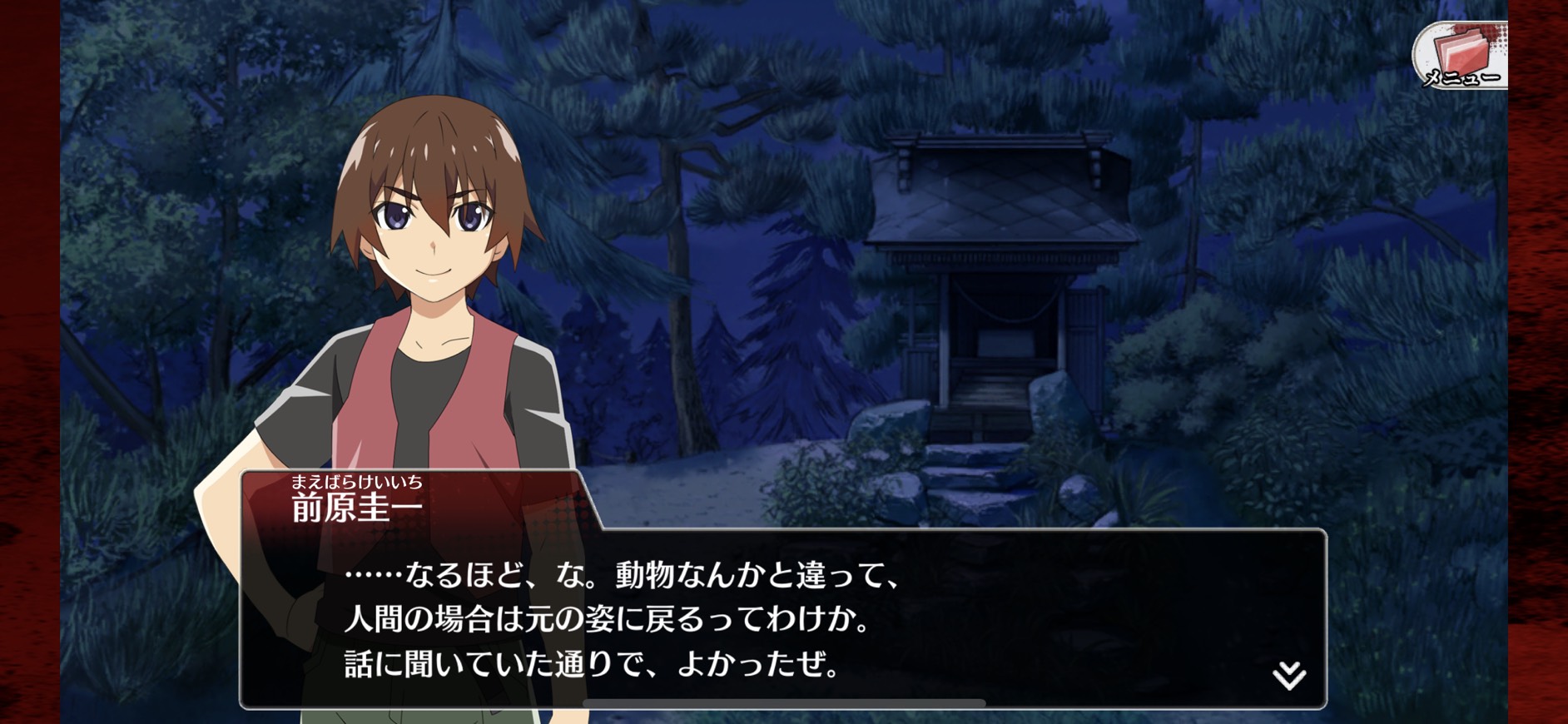Open the メニュー folder button
Screen dimensions: 1568x724
pos(1461,57)
